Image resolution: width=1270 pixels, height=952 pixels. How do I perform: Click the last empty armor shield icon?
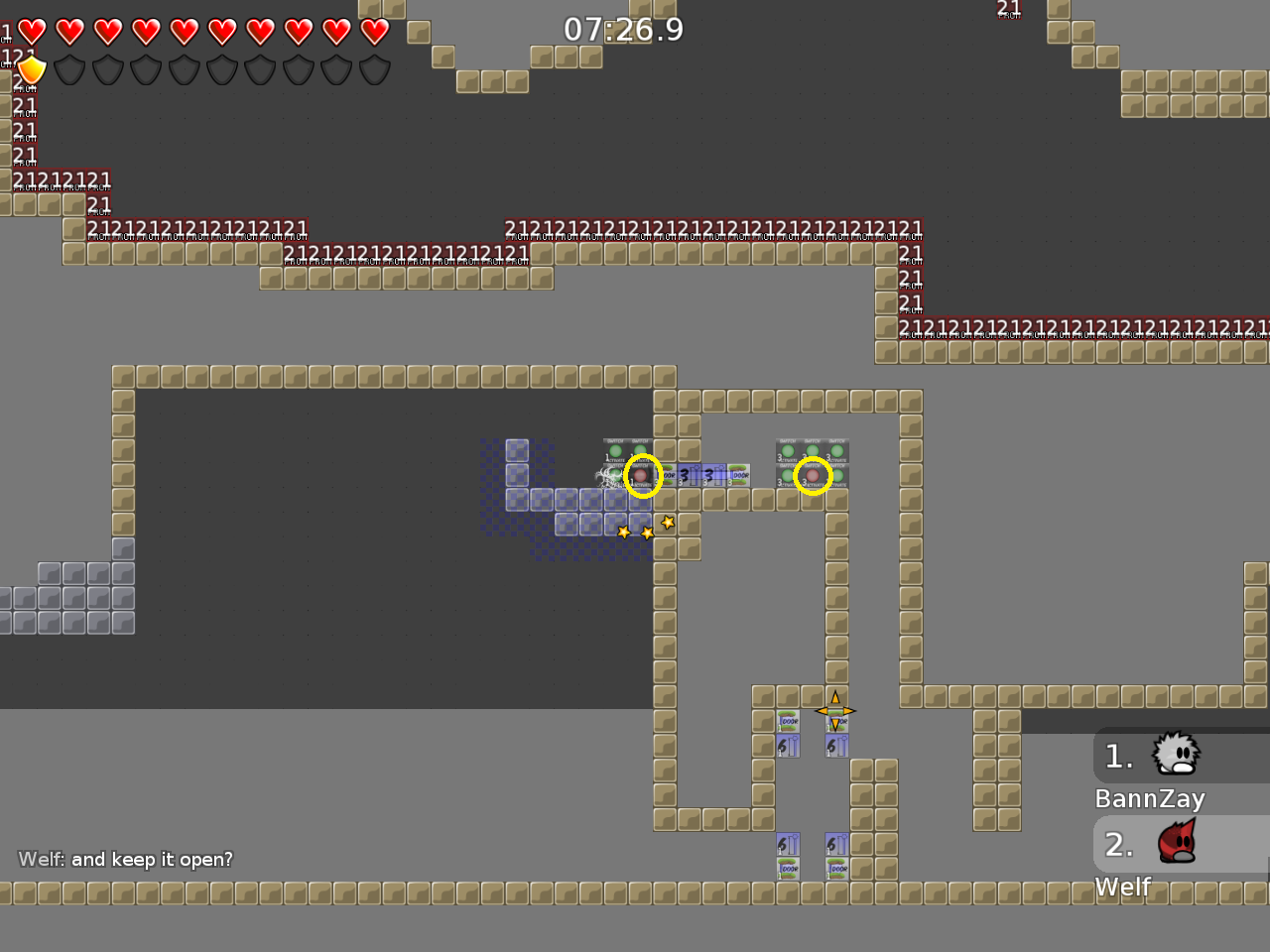373,70
